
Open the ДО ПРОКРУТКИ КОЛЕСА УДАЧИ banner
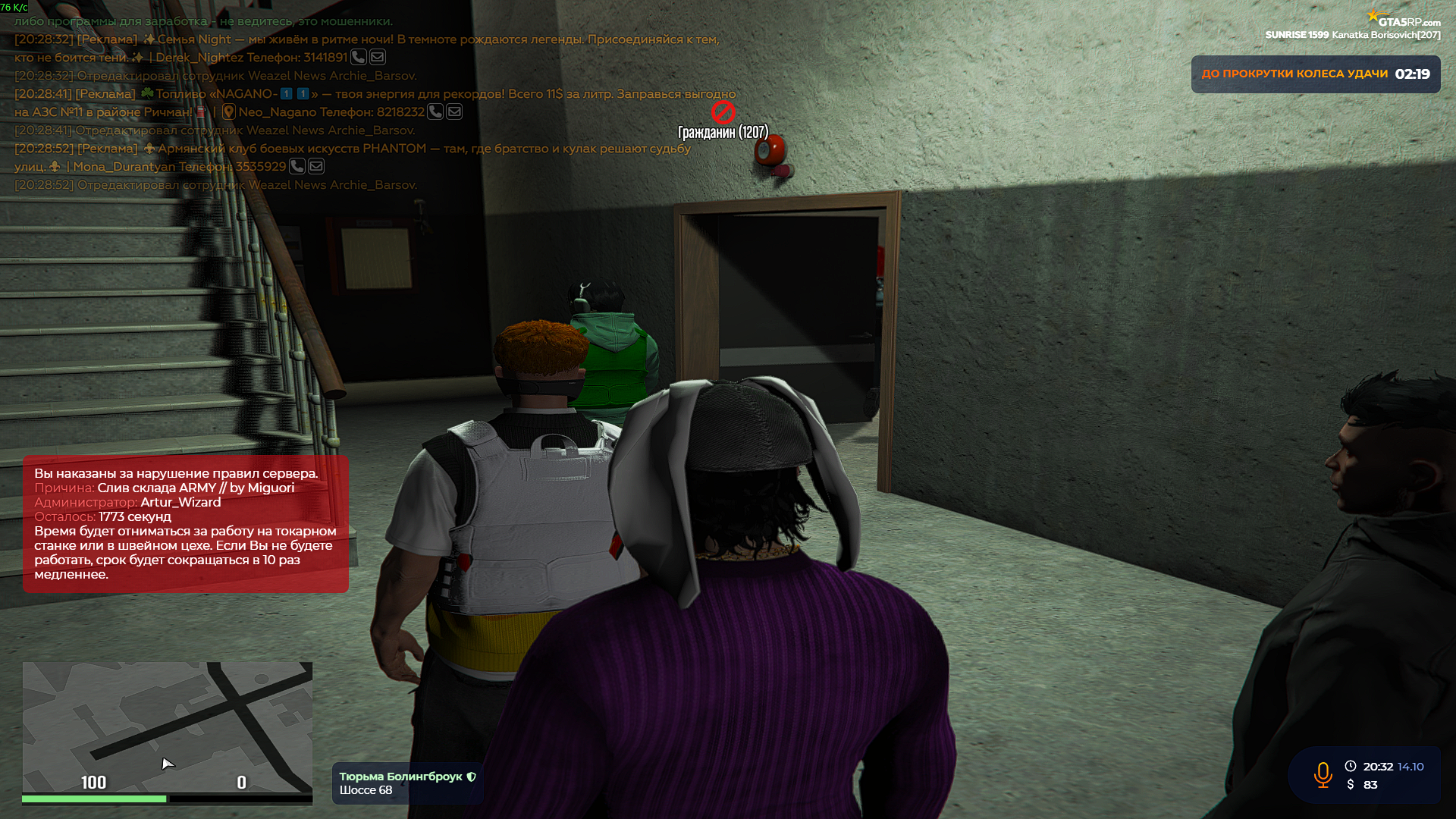pos(1316,74)
